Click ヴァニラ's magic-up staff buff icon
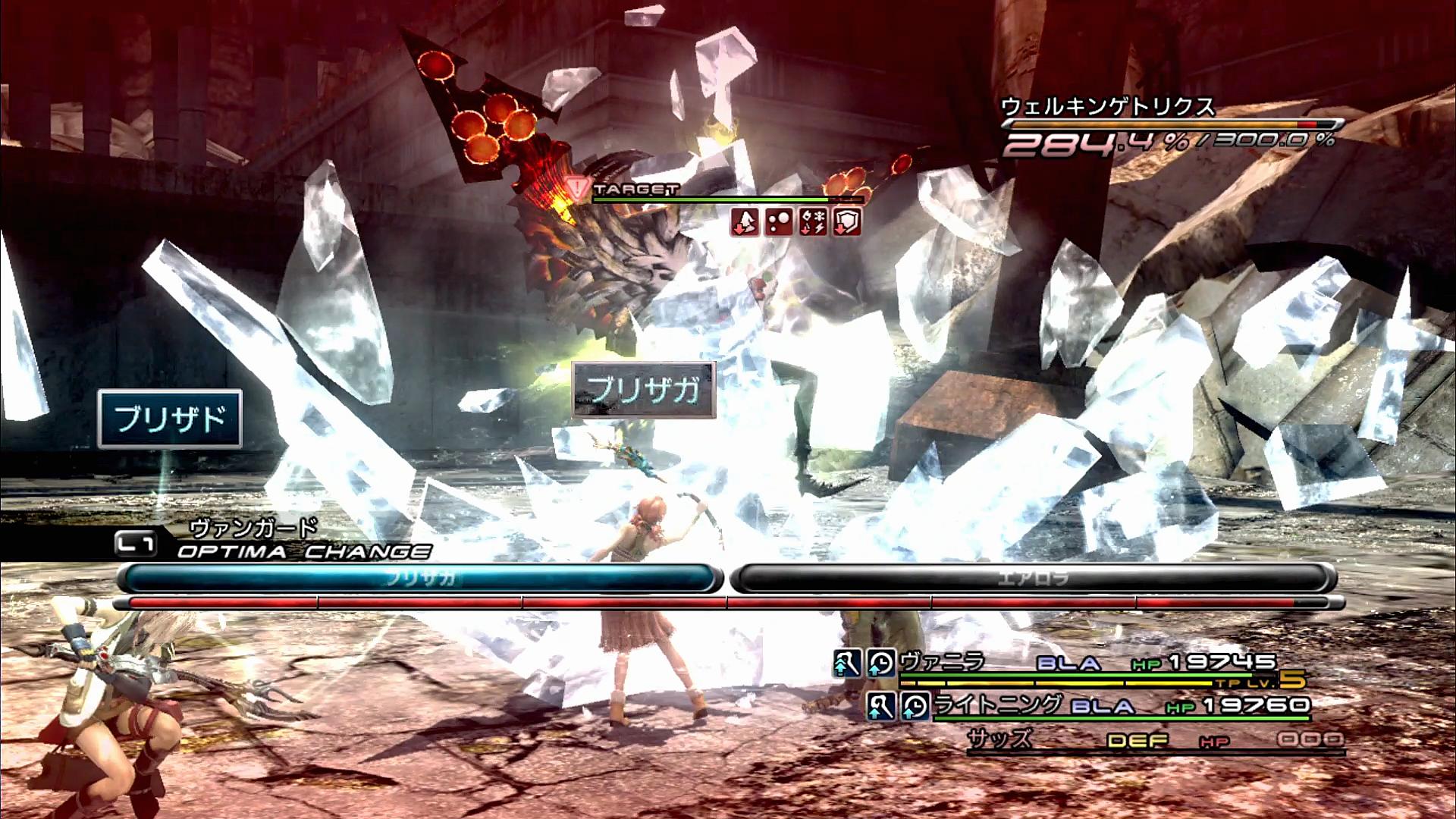1456x819 pixels. [x=847, y=664]
